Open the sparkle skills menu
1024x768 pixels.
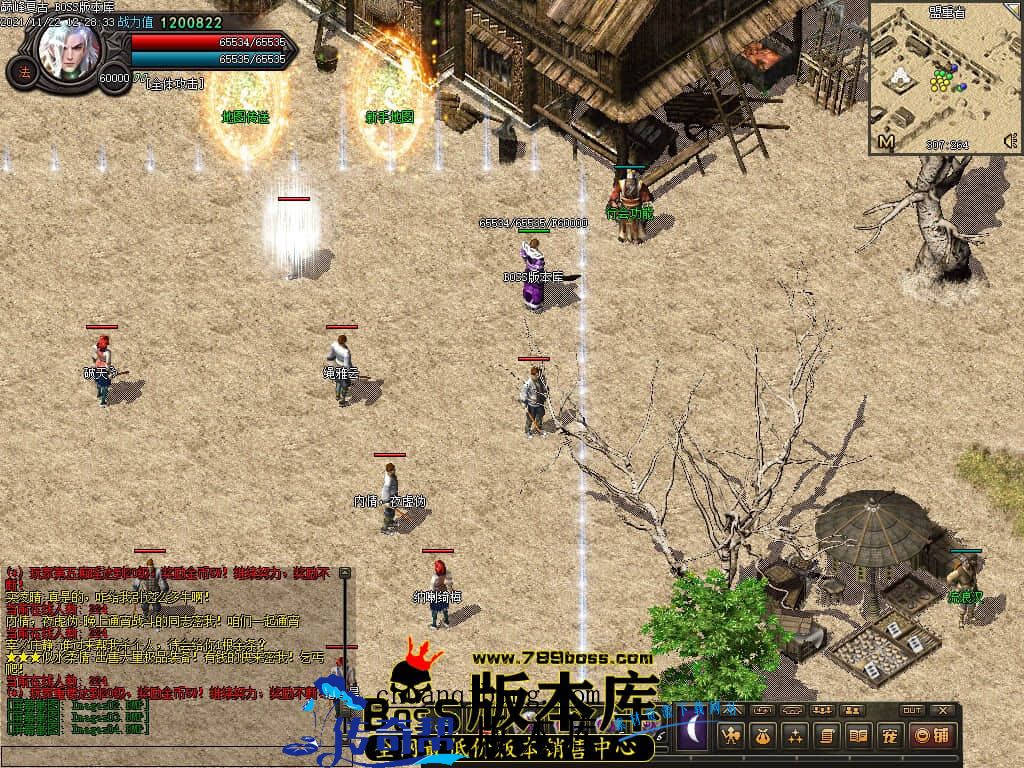(x=795, y=737)
